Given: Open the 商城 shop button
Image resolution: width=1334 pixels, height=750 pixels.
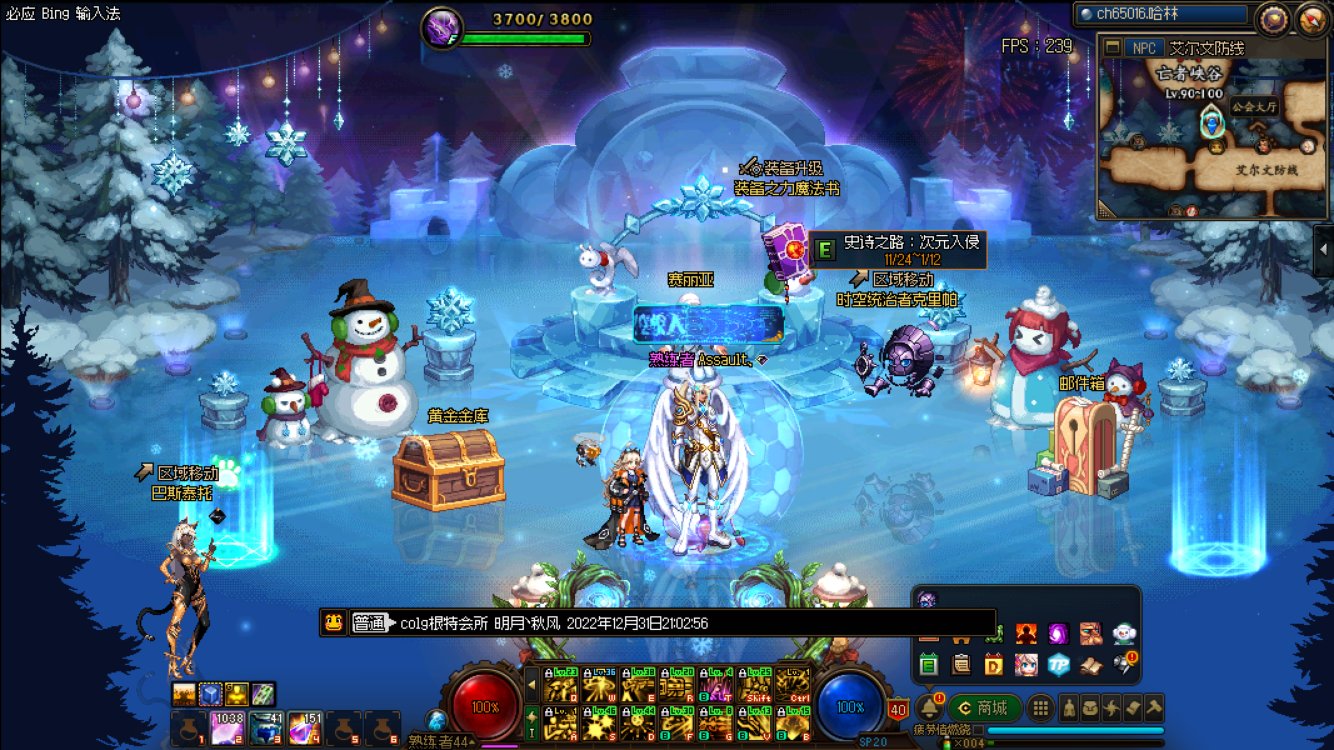Looking at the screenshot, I should (984, 708).
